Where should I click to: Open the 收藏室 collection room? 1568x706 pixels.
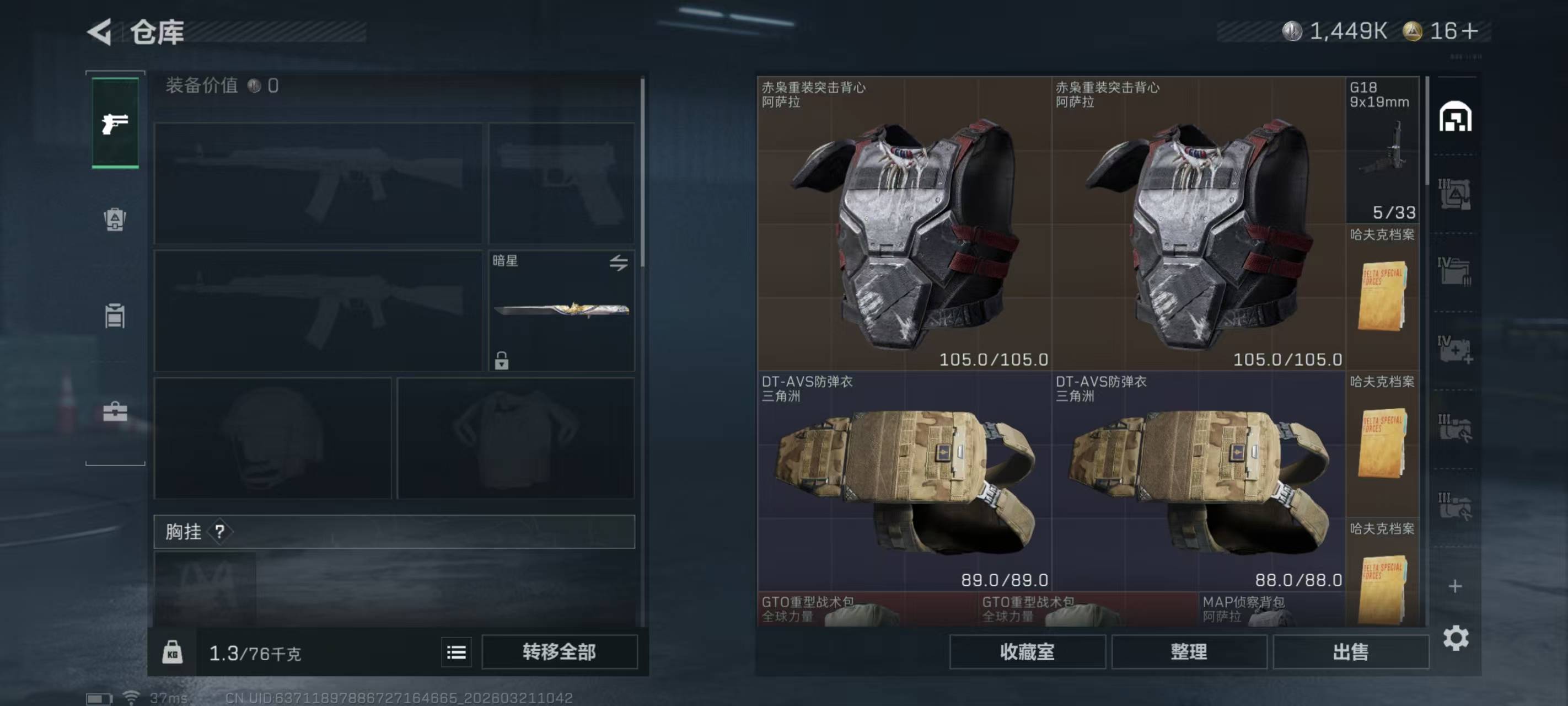pos(1027,652)
